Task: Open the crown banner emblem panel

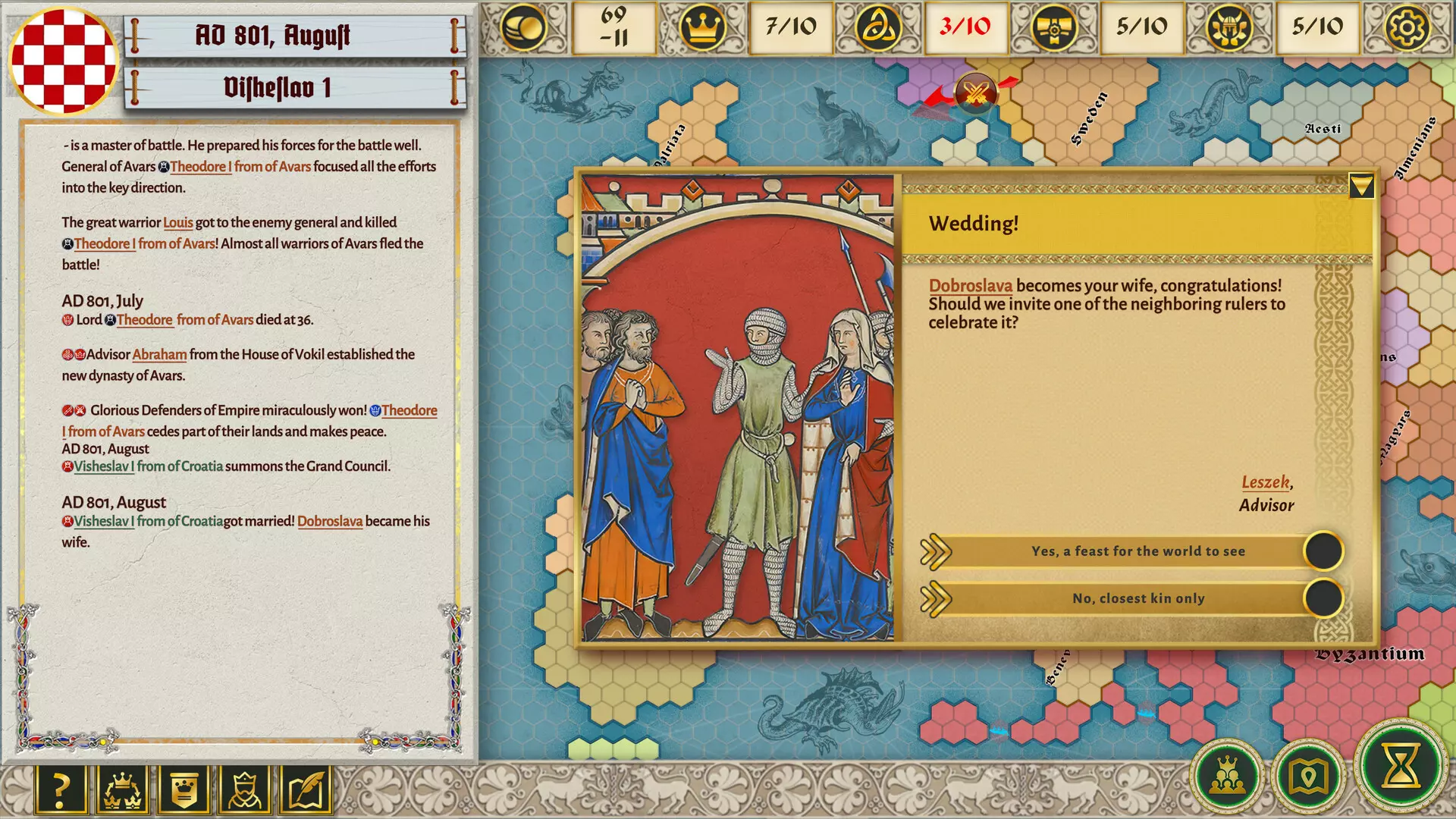Action: click(x=183, y=789)
